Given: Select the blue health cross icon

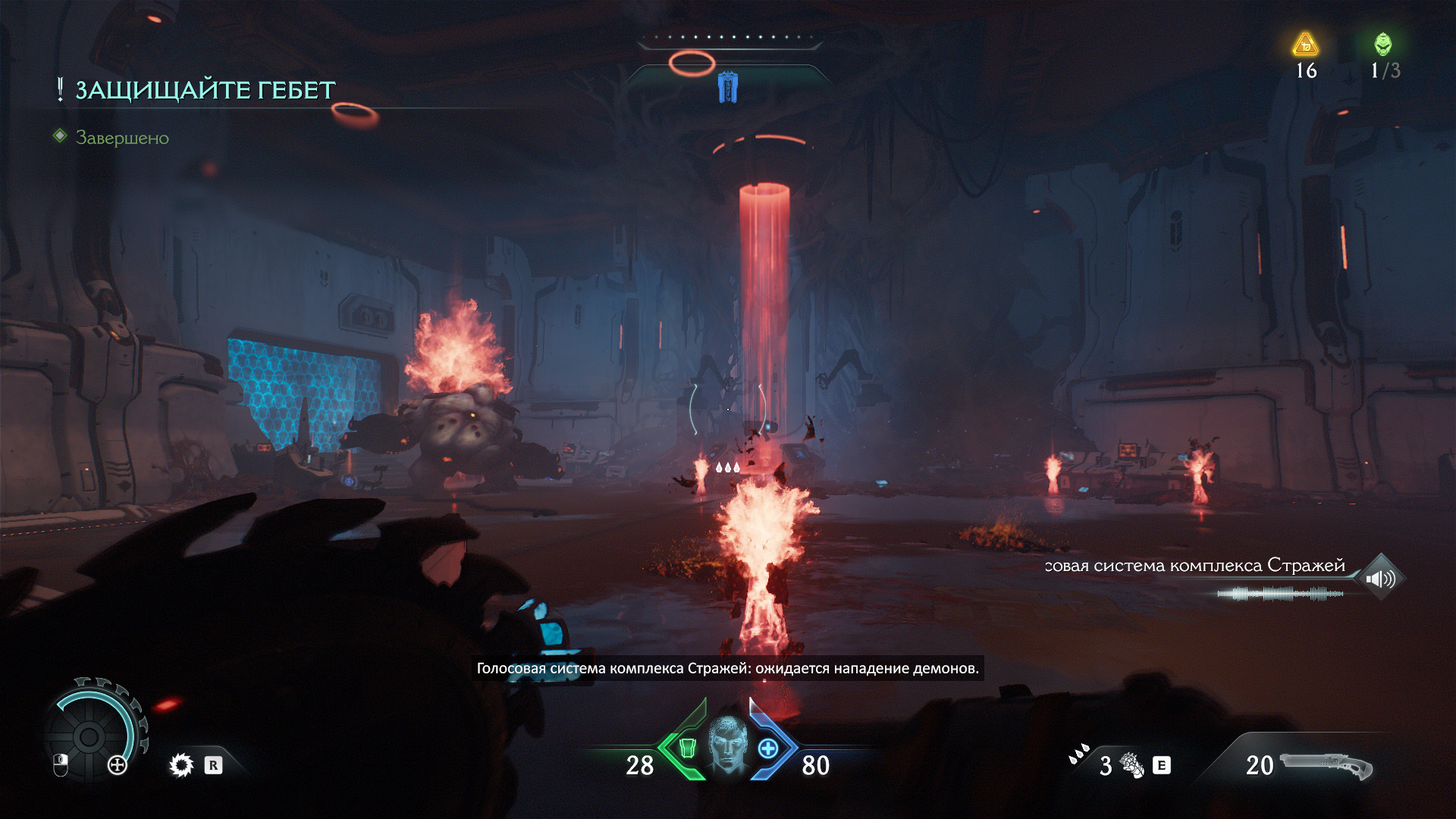Looking at the screenshot, I should [x=768, y=748].
